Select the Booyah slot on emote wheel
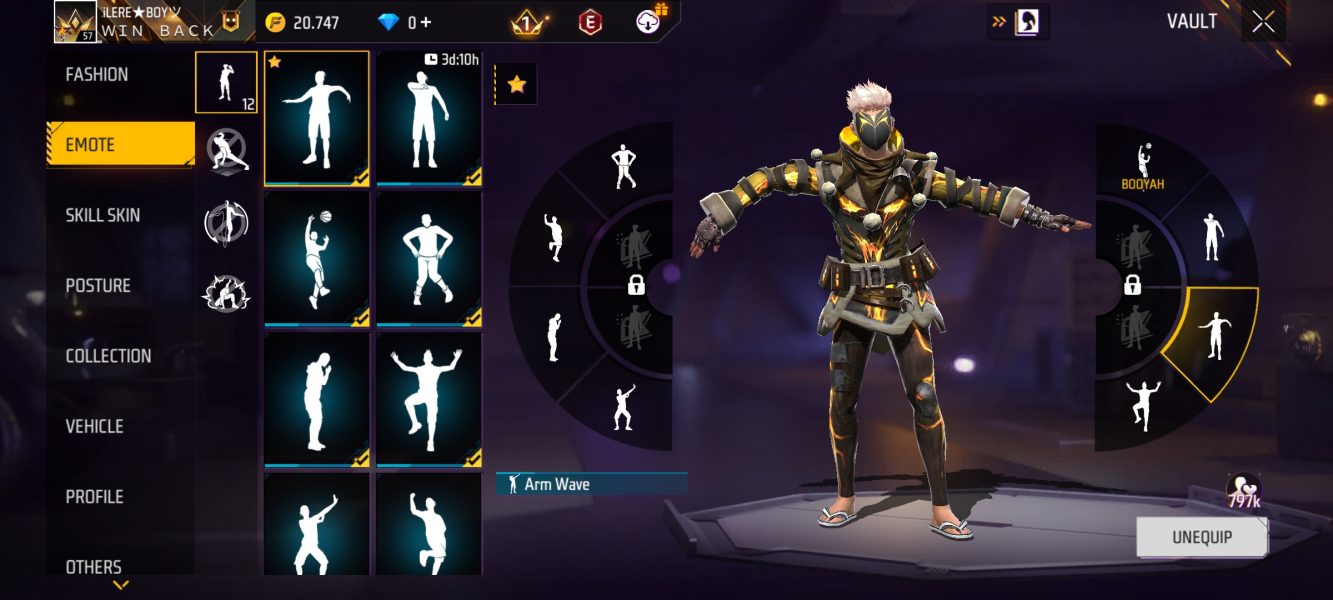The image size is (1333, 600). click(1143, 165)
